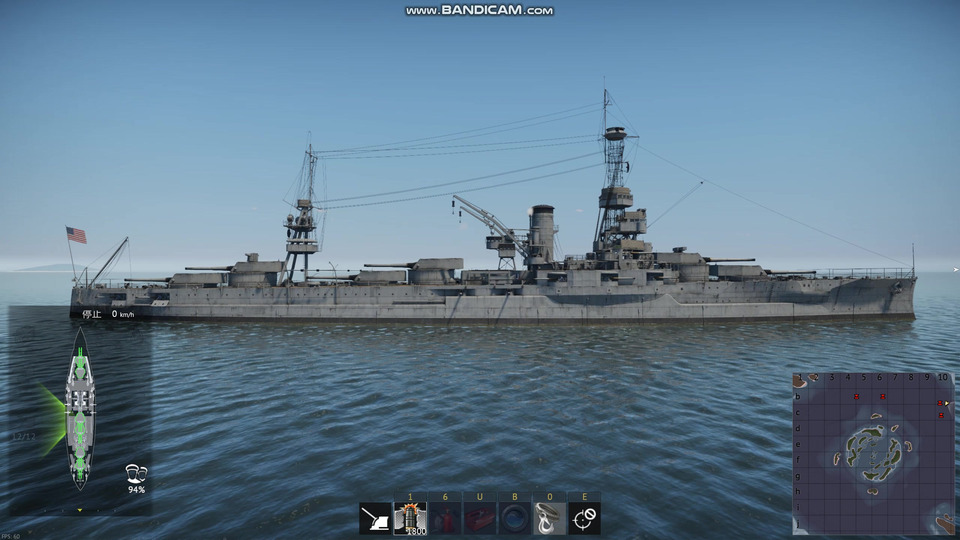Toggle the crosshair targeting-block icon
The height and width of the screenshot is (540, 960).
point(585,518)
